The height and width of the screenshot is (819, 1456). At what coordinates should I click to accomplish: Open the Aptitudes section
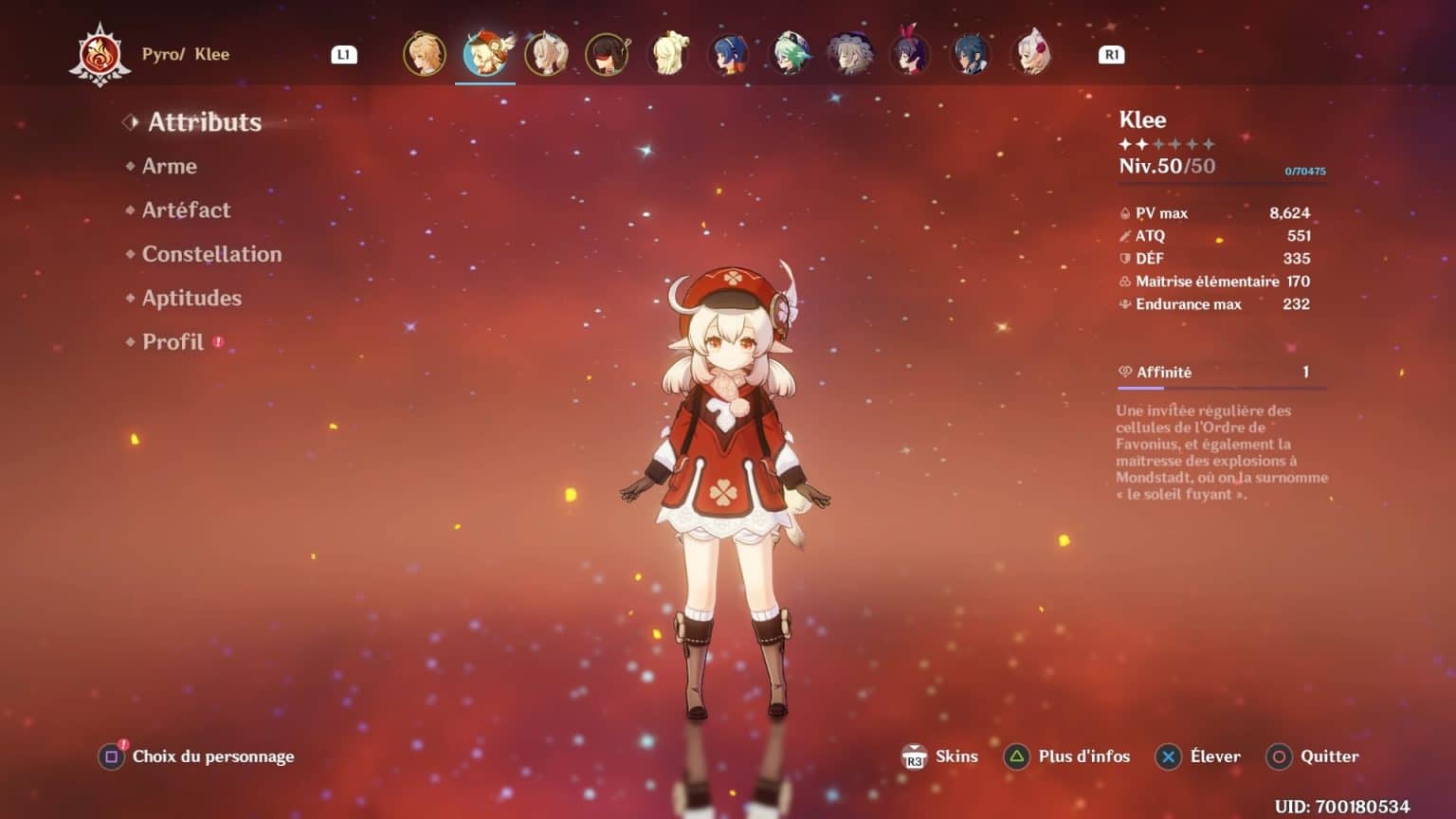pos(191,298)
